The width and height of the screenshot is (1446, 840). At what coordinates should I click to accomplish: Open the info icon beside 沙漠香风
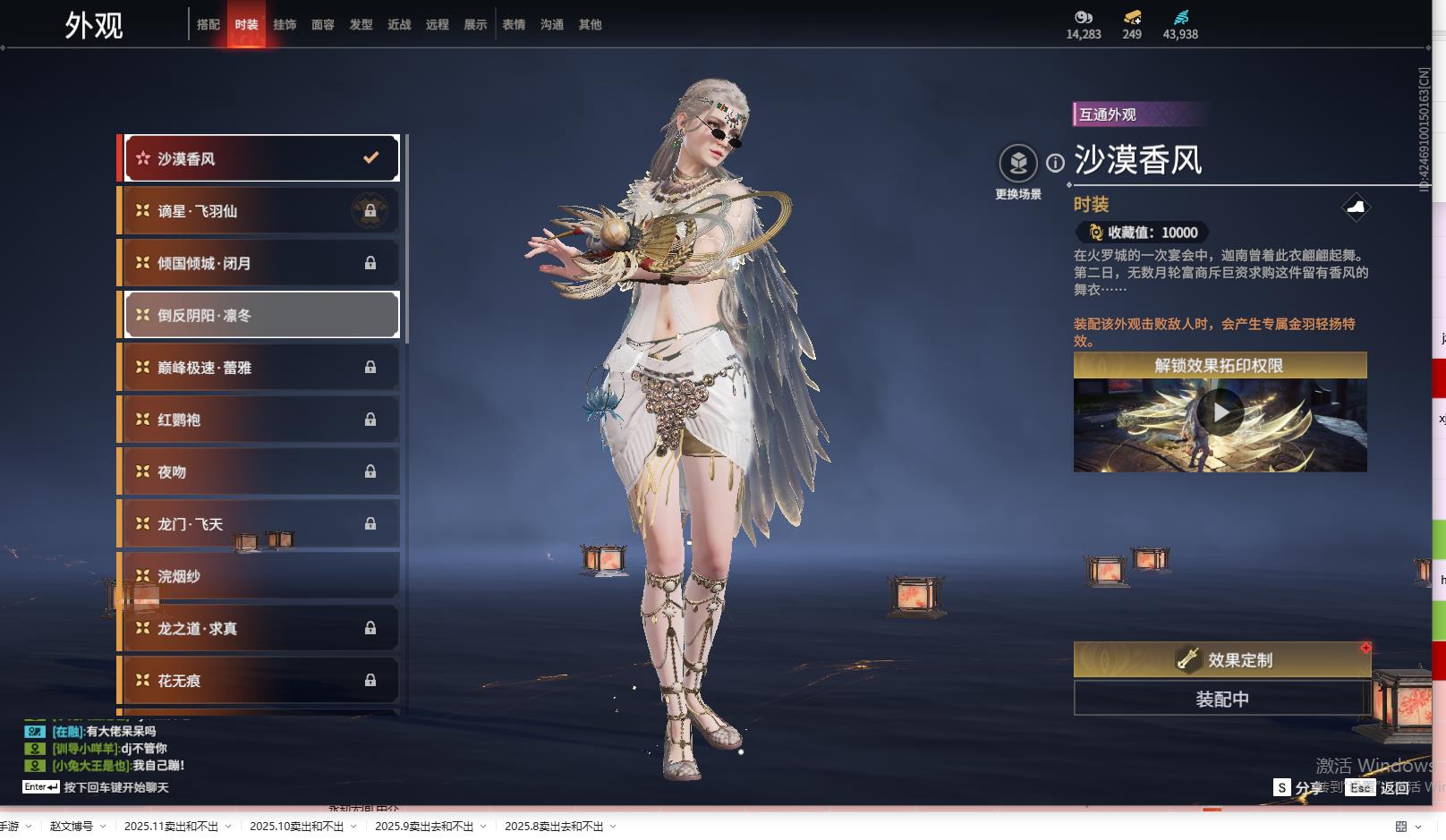(1056, 163)
